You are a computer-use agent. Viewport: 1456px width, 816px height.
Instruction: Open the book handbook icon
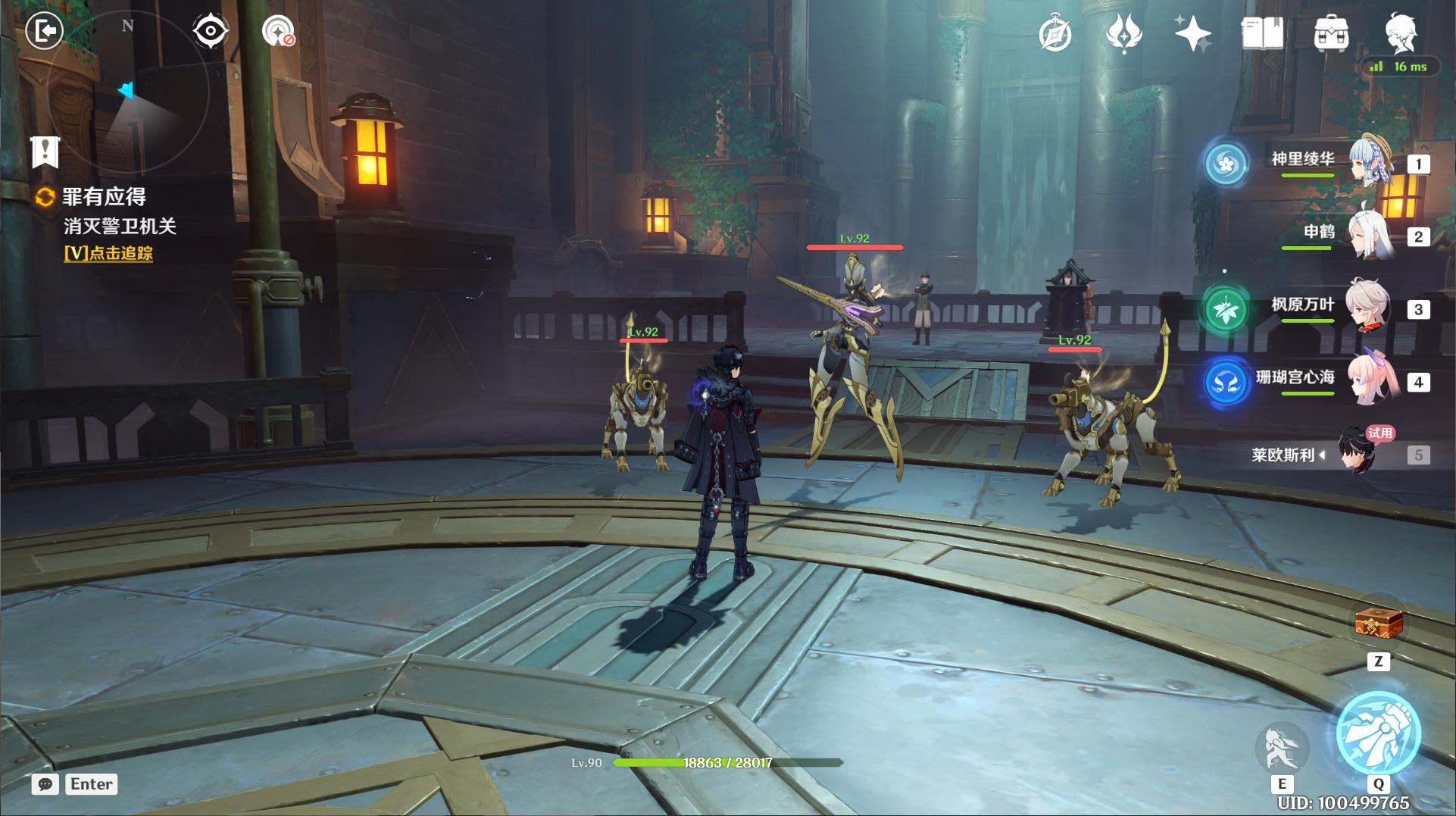(x=1262, y=34)
